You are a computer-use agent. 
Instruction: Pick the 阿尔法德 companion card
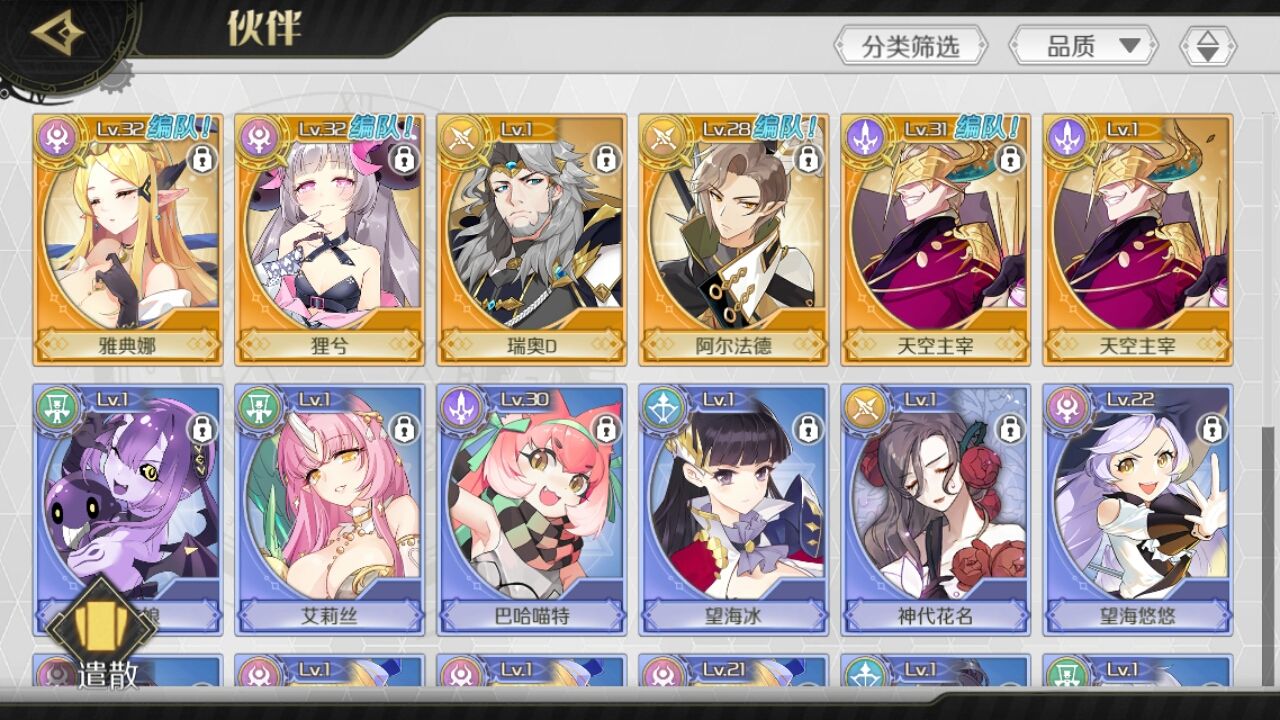[x=734, y=240]
